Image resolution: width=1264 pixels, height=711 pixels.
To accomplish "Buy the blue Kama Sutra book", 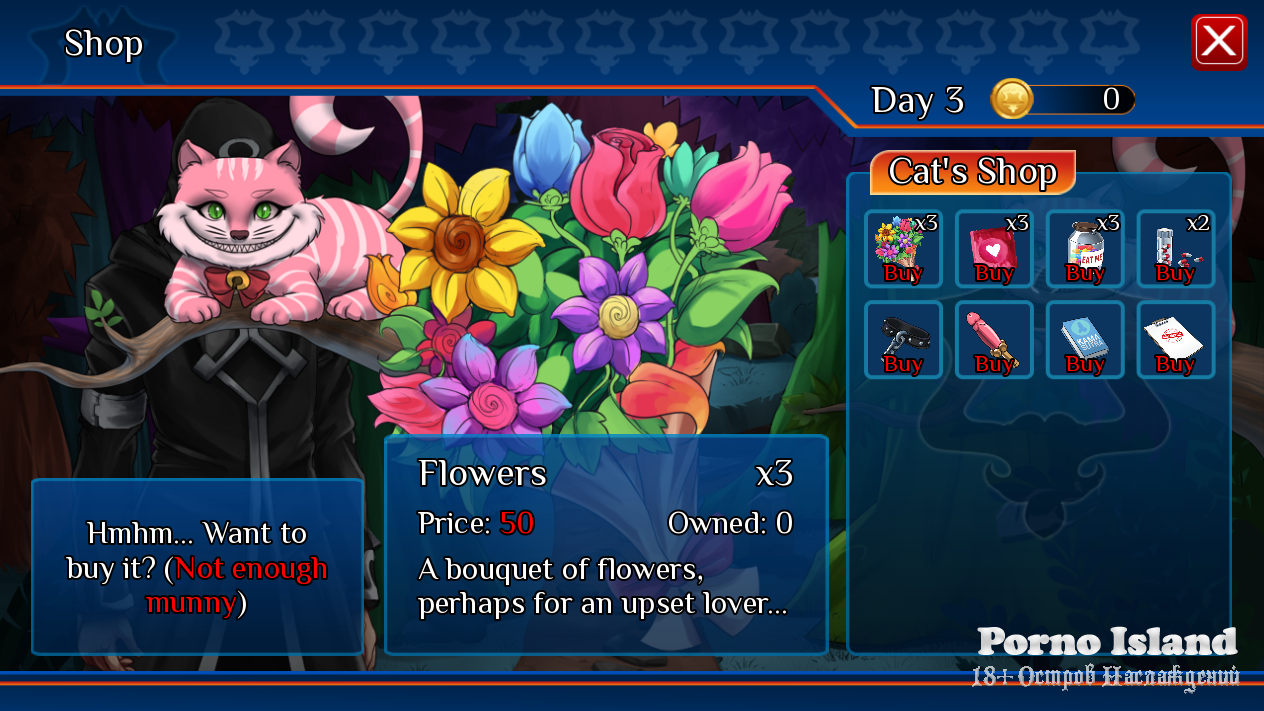I will pos(1085,341).
